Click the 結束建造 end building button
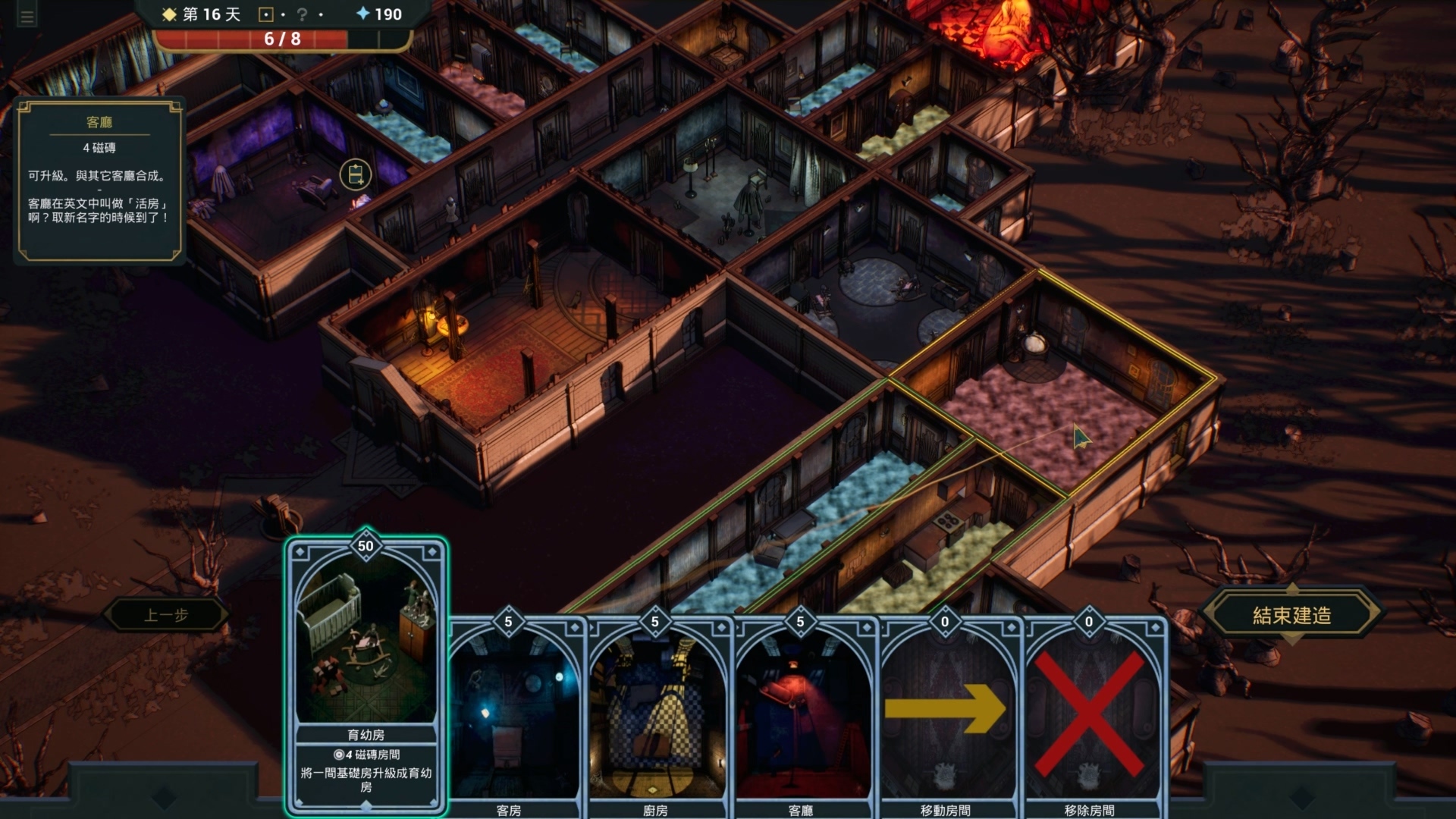 tap(1291, 616)
